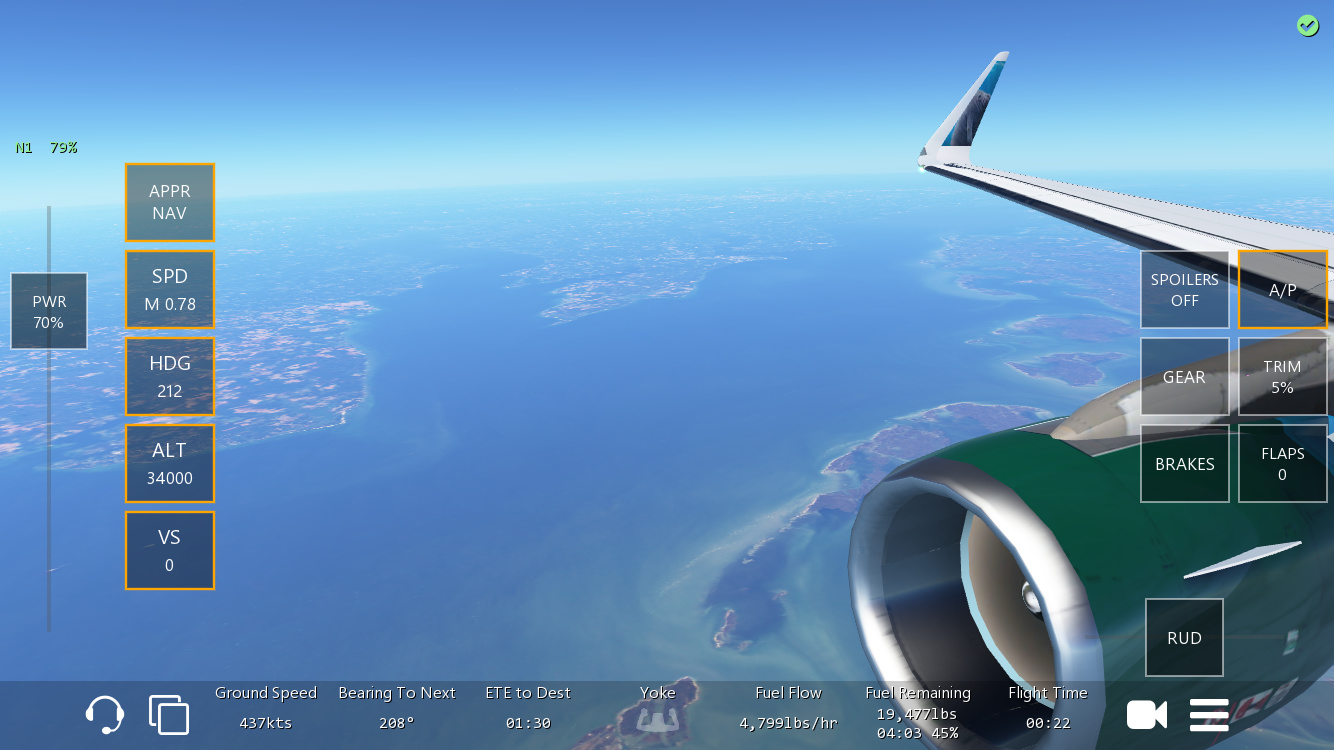Viewport: 1334px width, 750px height.
Task: Open the overlapping pages icon
Action: click(x=169, y=715)
